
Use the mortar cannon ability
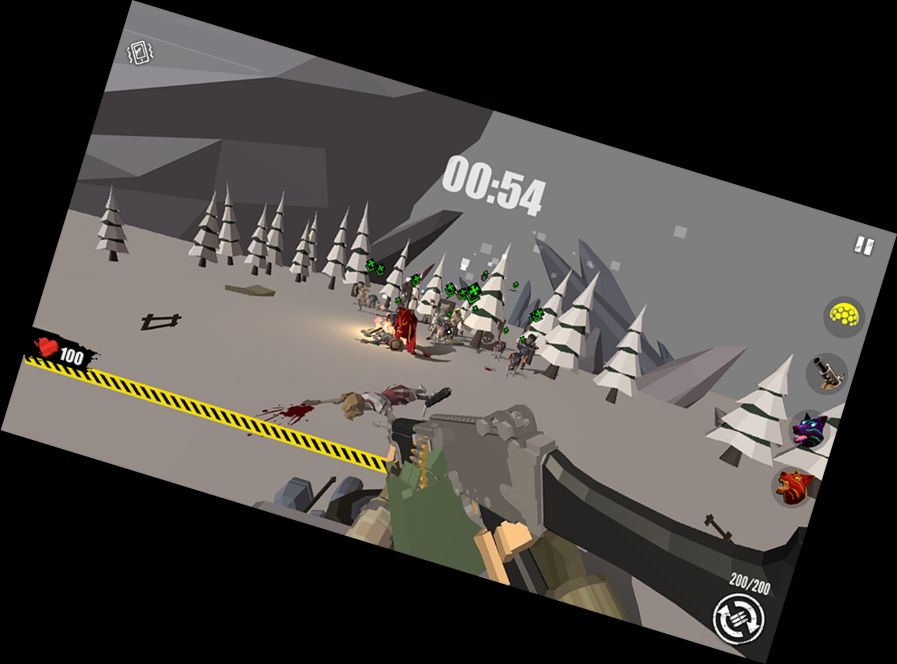[827, 373]
